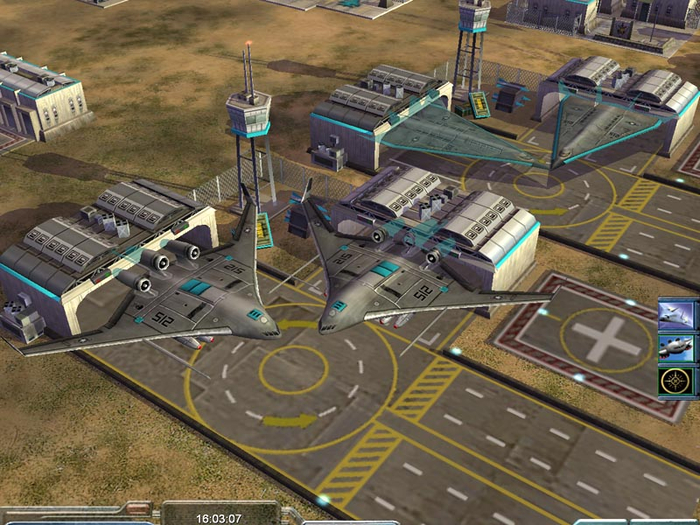Image resolution: width=700 pixels, height=525 pixels.
Task: Select the stealth bomber strike power icon
Action: pos(676,315)
